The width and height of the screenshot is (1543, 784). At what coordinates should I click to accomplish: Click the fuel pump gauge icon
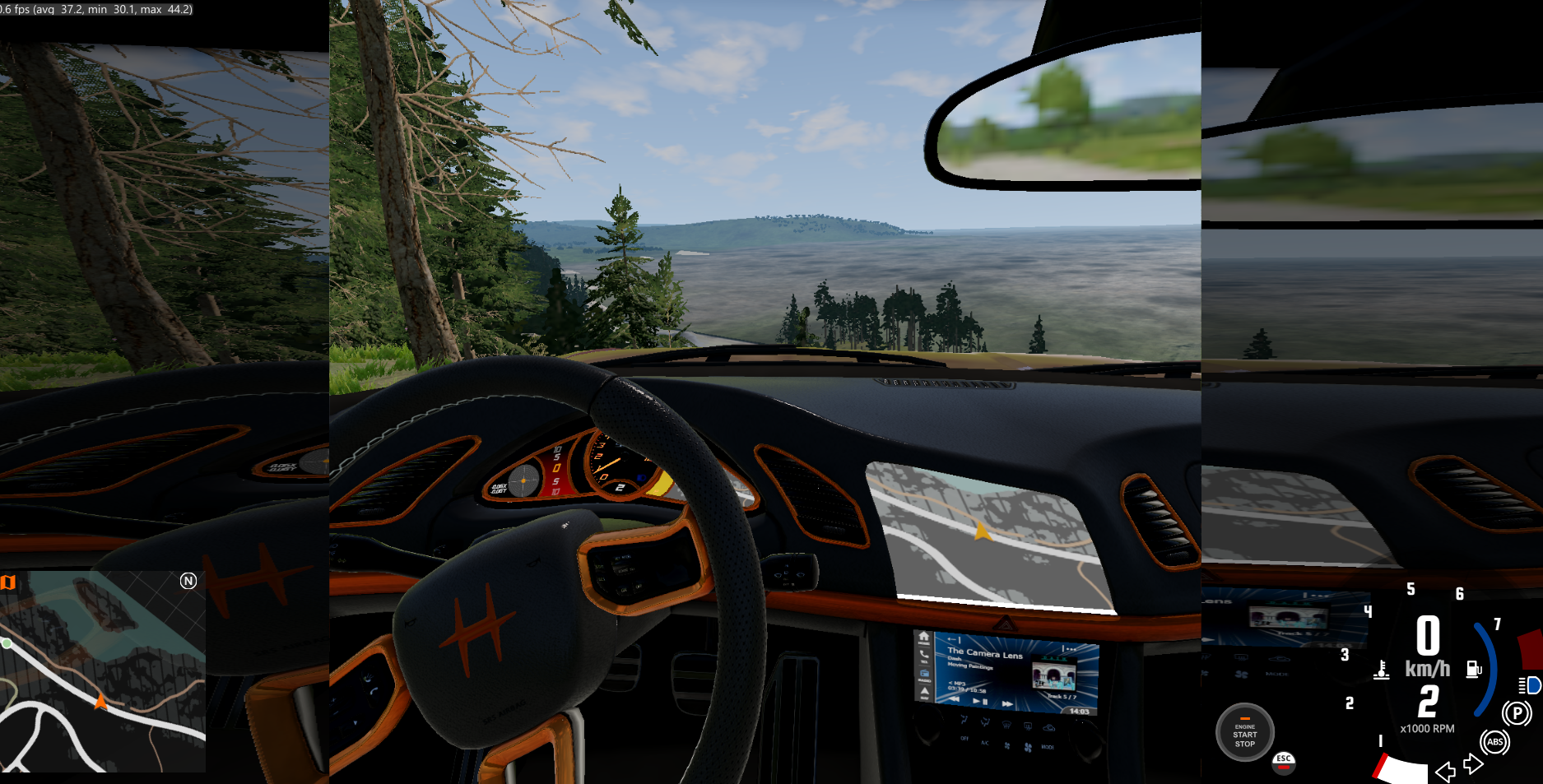coord(1474,670)
